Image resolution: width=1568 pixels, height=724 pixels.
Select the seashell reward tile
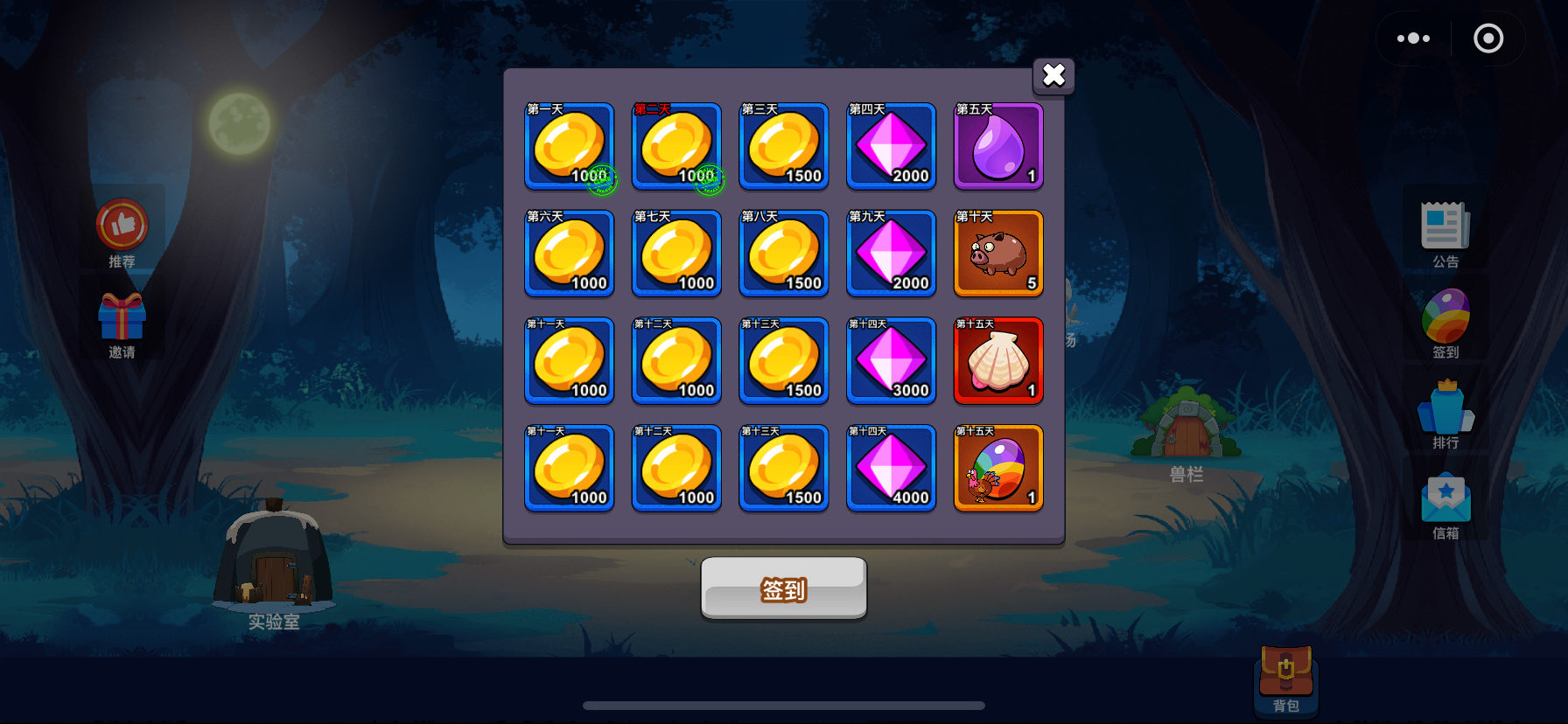point(998,361)
